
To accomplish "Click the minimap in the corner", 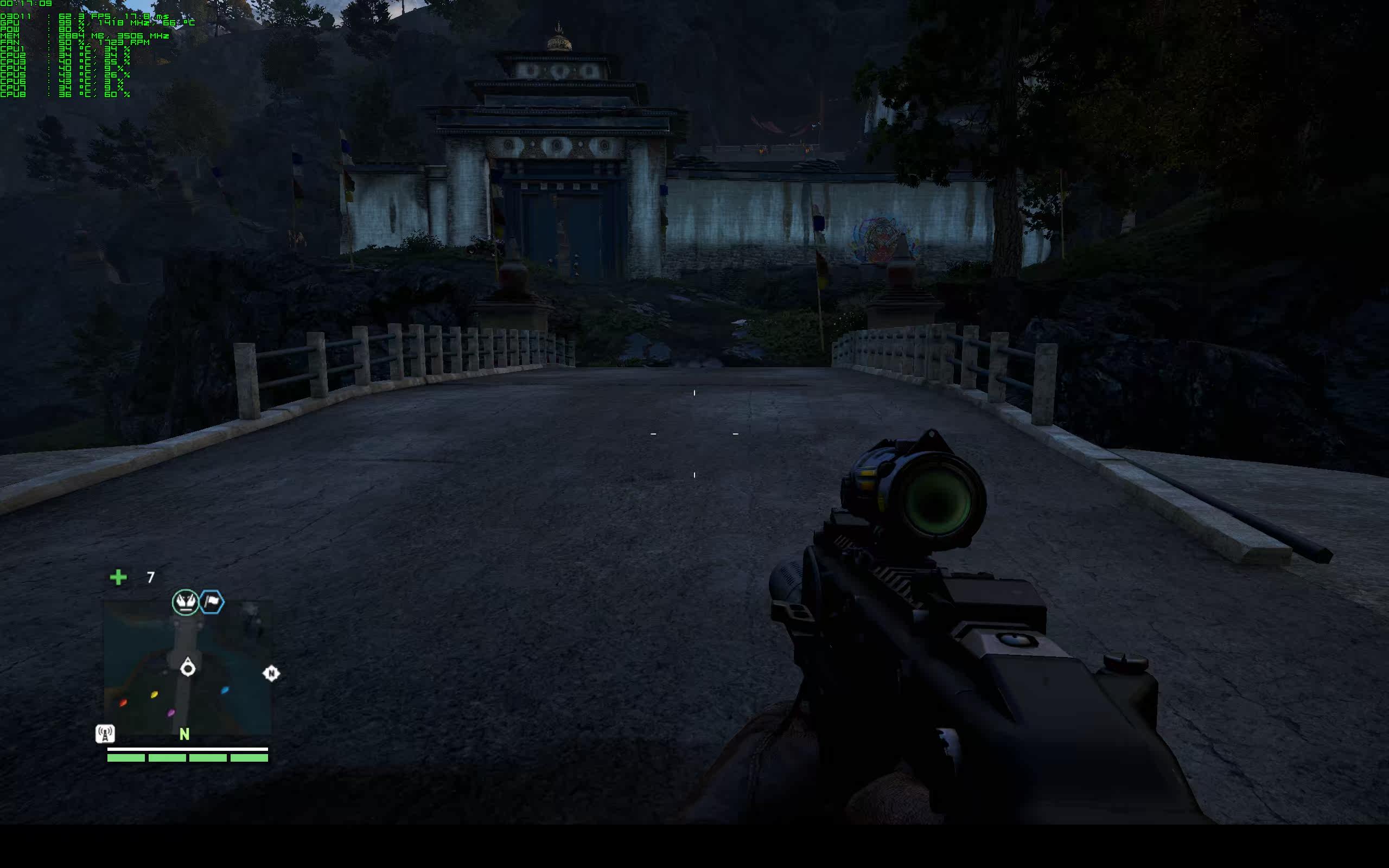I will 187,668.
